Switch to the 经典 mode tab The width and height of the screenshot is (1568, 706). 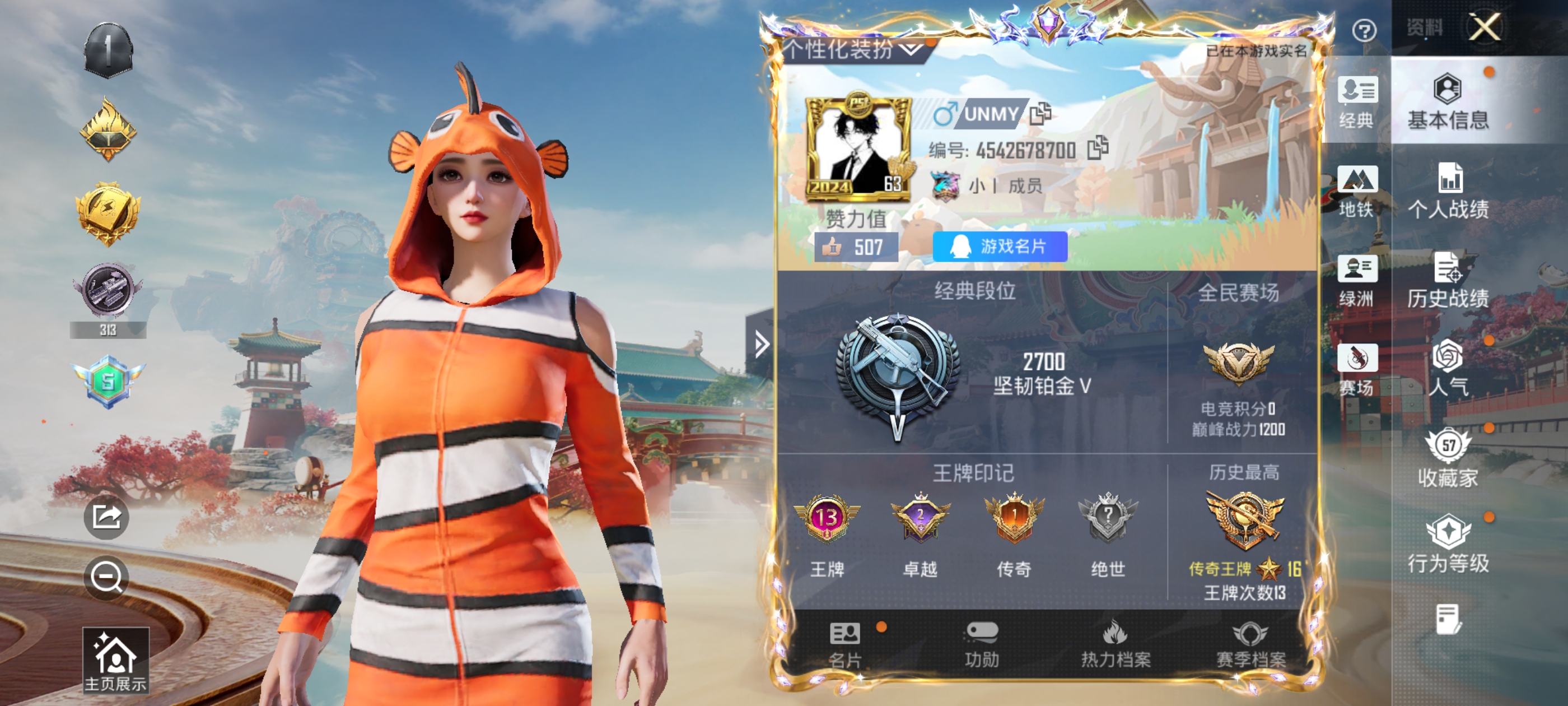tap(1357, 103)
